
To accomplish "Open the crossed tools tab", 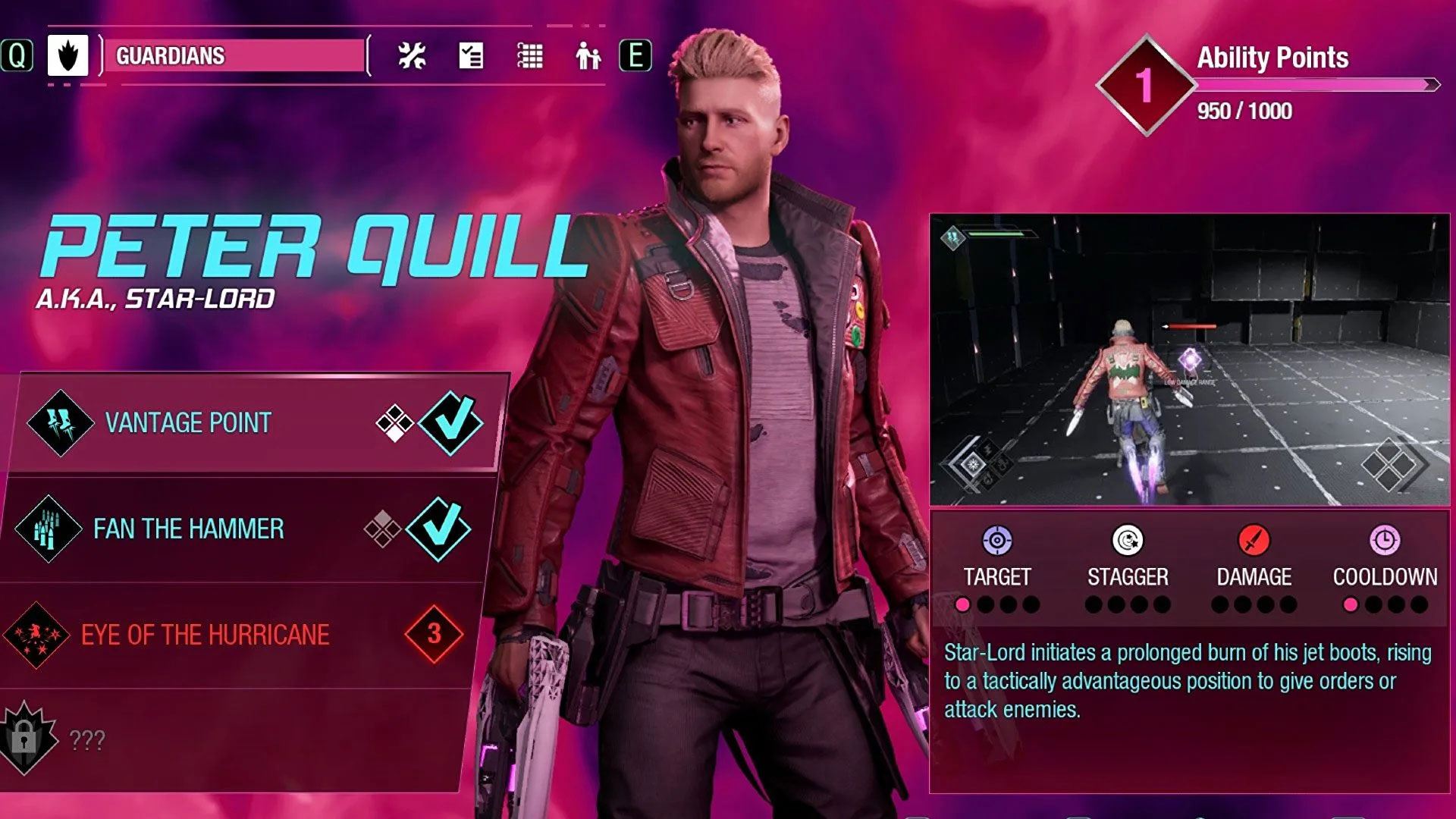I will tap(412, 55).
